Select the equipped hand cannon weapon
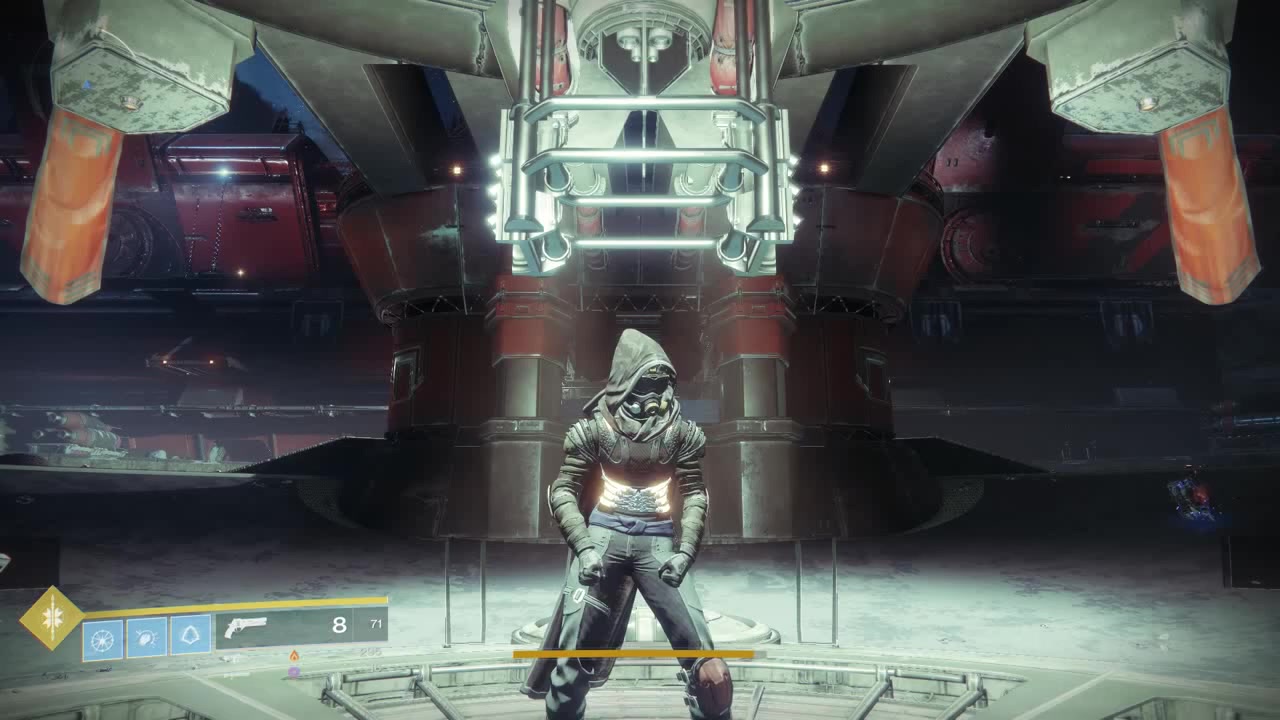This screenshot has width=1280, height=720. tap(246, 627)
